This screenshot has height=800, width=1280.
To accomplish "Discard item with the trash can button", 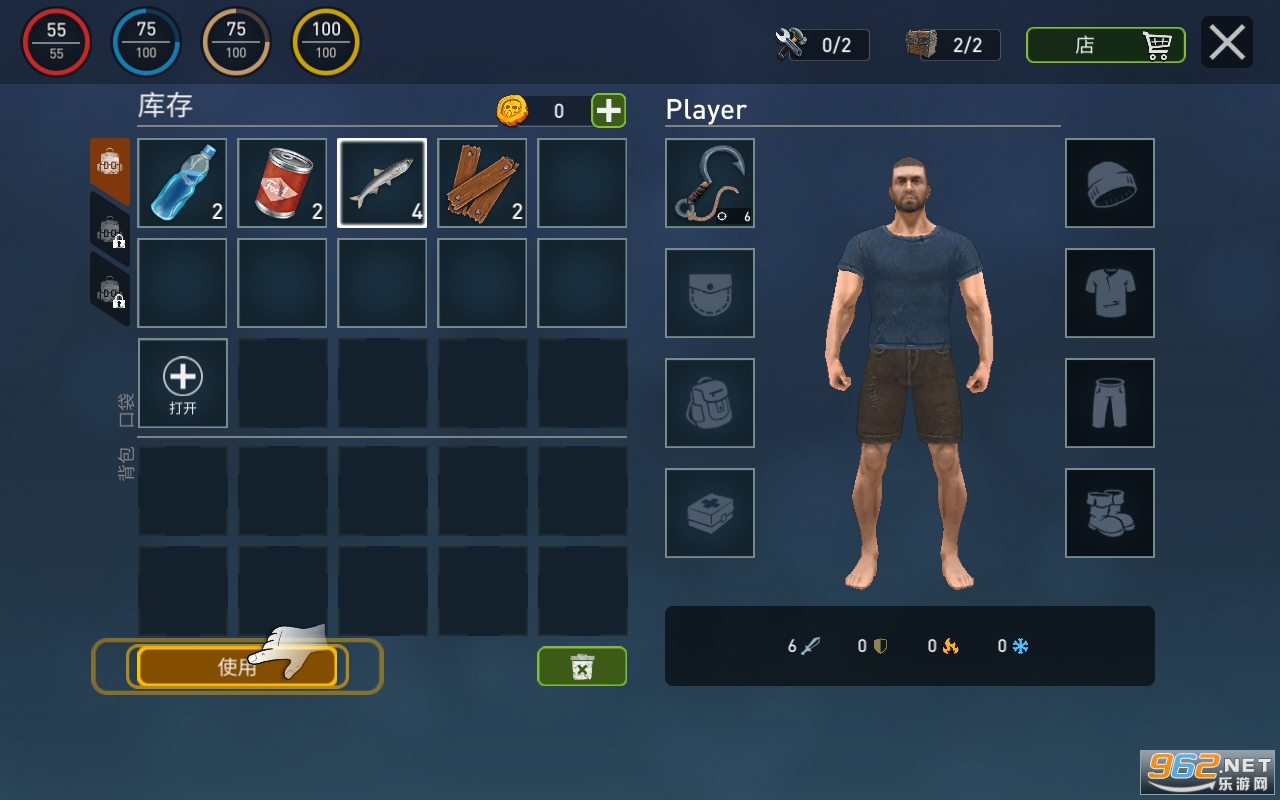I will point(582,666).
